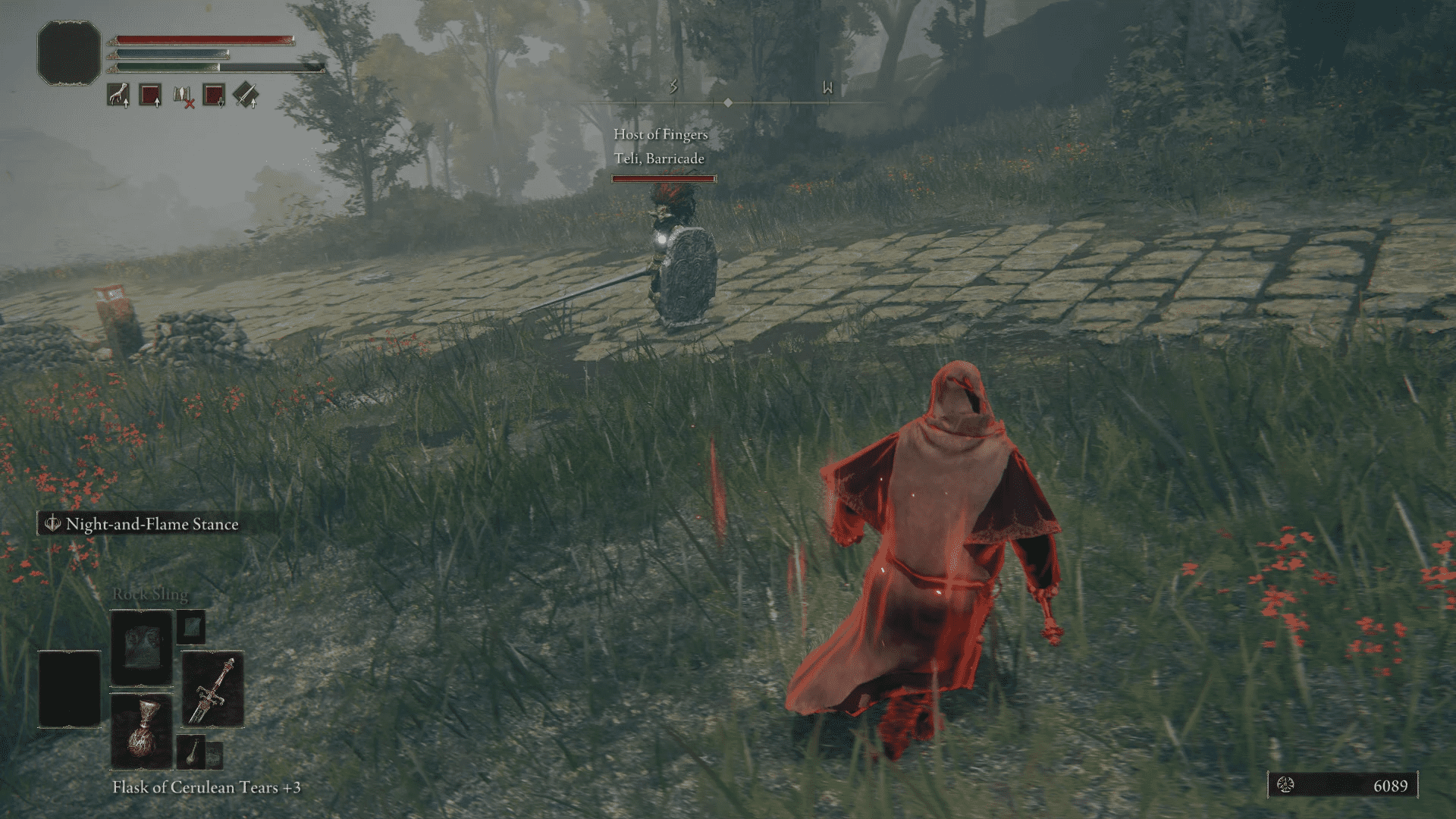Click the left-hand armament slot icon
The image size is (1456, 819).
click(x=118, y=93)
